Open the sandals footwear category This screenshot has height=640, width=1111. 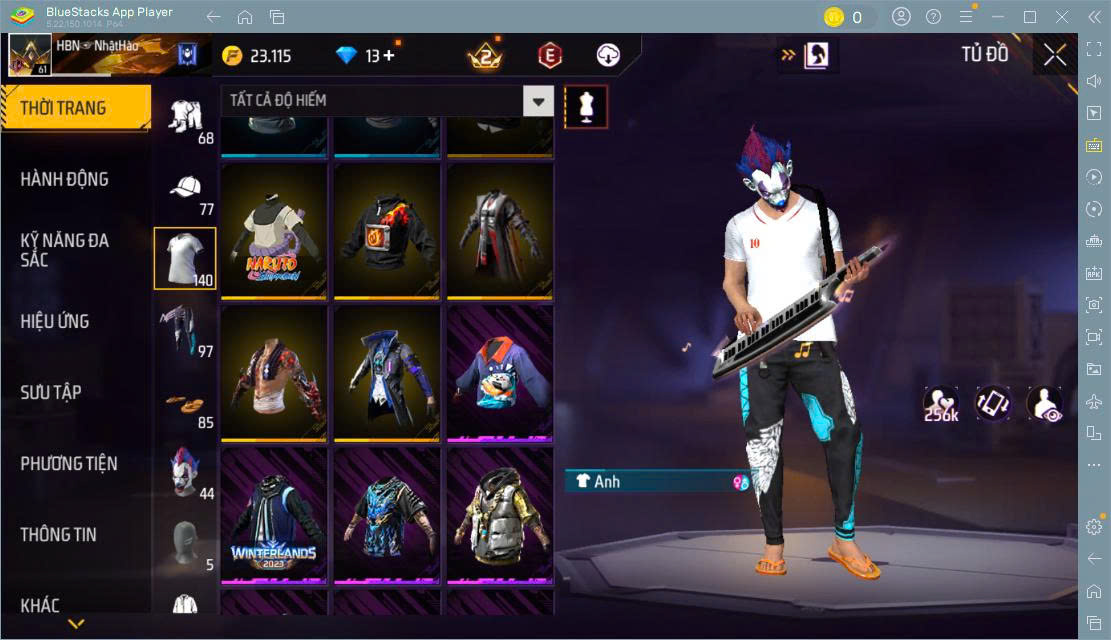point(185,405)
